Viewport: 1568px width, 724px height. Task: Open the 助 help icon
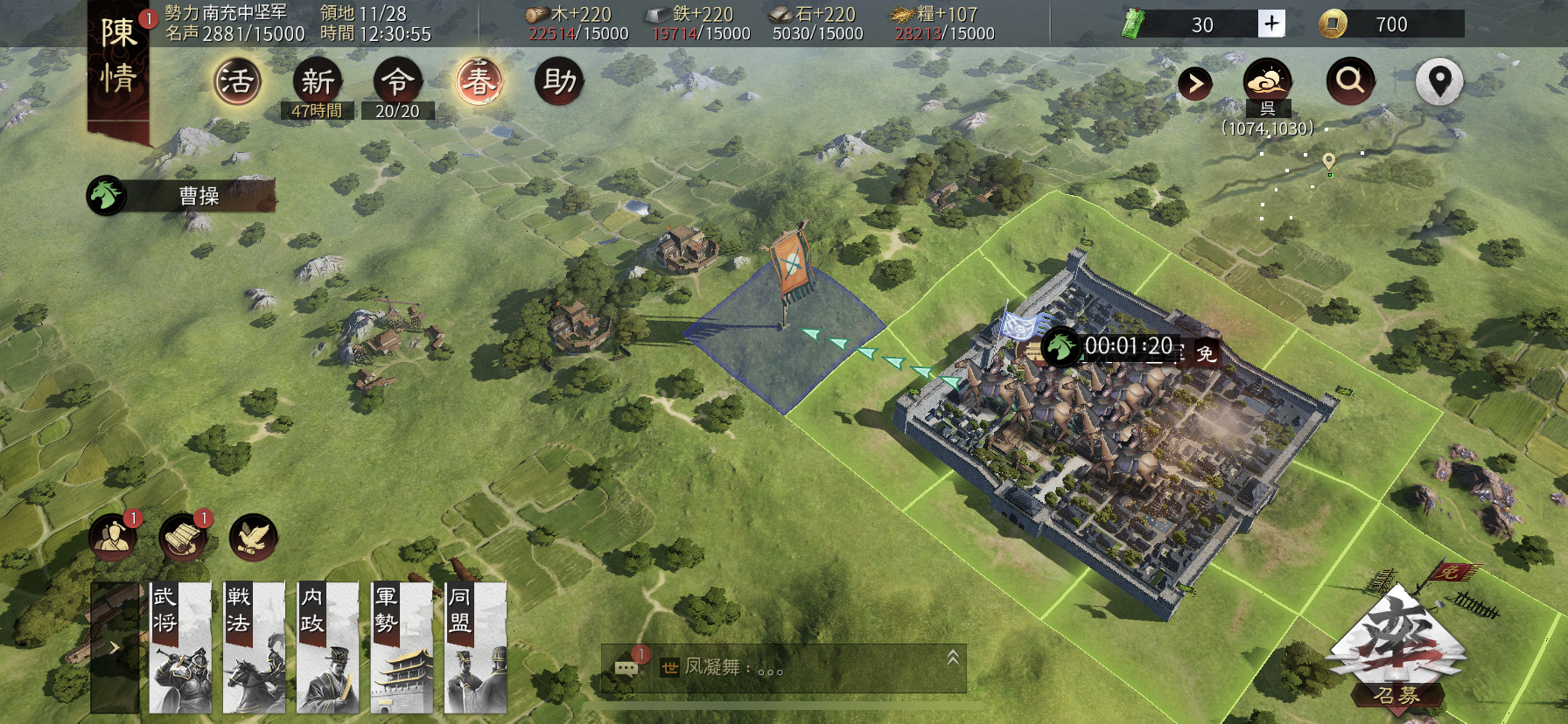(559, 82)
